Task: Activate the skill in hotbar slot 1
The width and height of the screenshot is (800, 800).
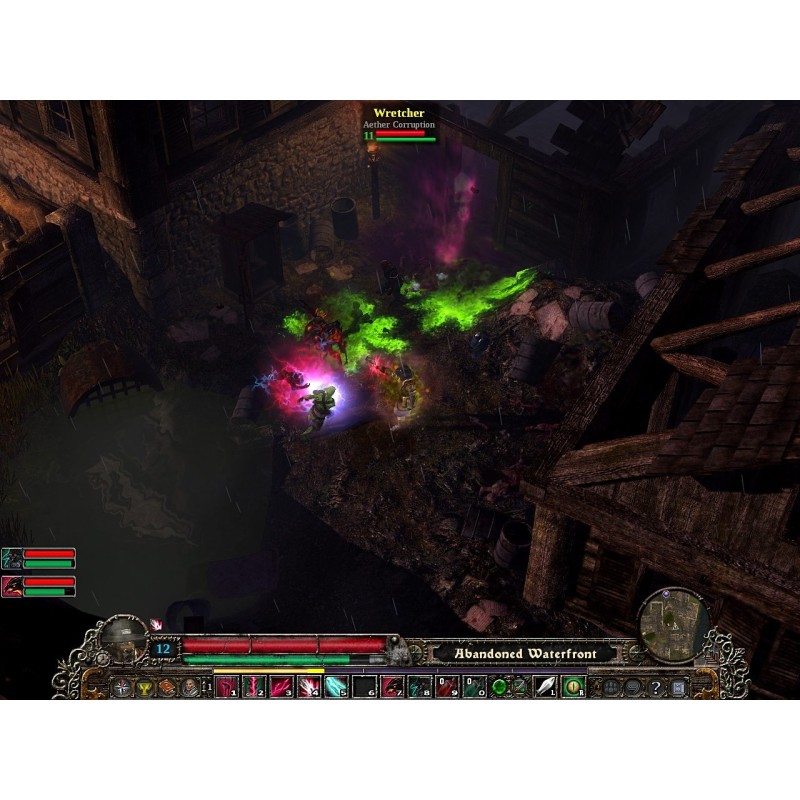Action: tap(226, 687)
